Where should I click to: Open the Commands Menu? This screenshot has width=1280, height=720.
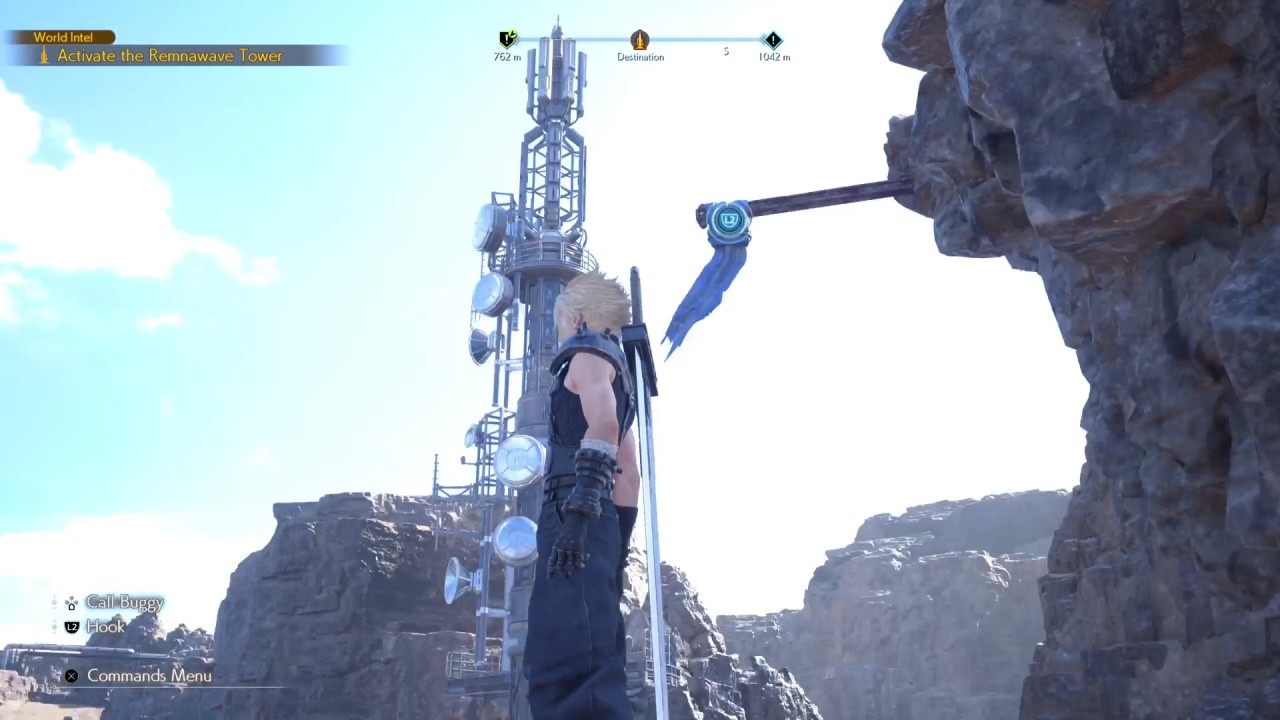[x=148, y=676]
